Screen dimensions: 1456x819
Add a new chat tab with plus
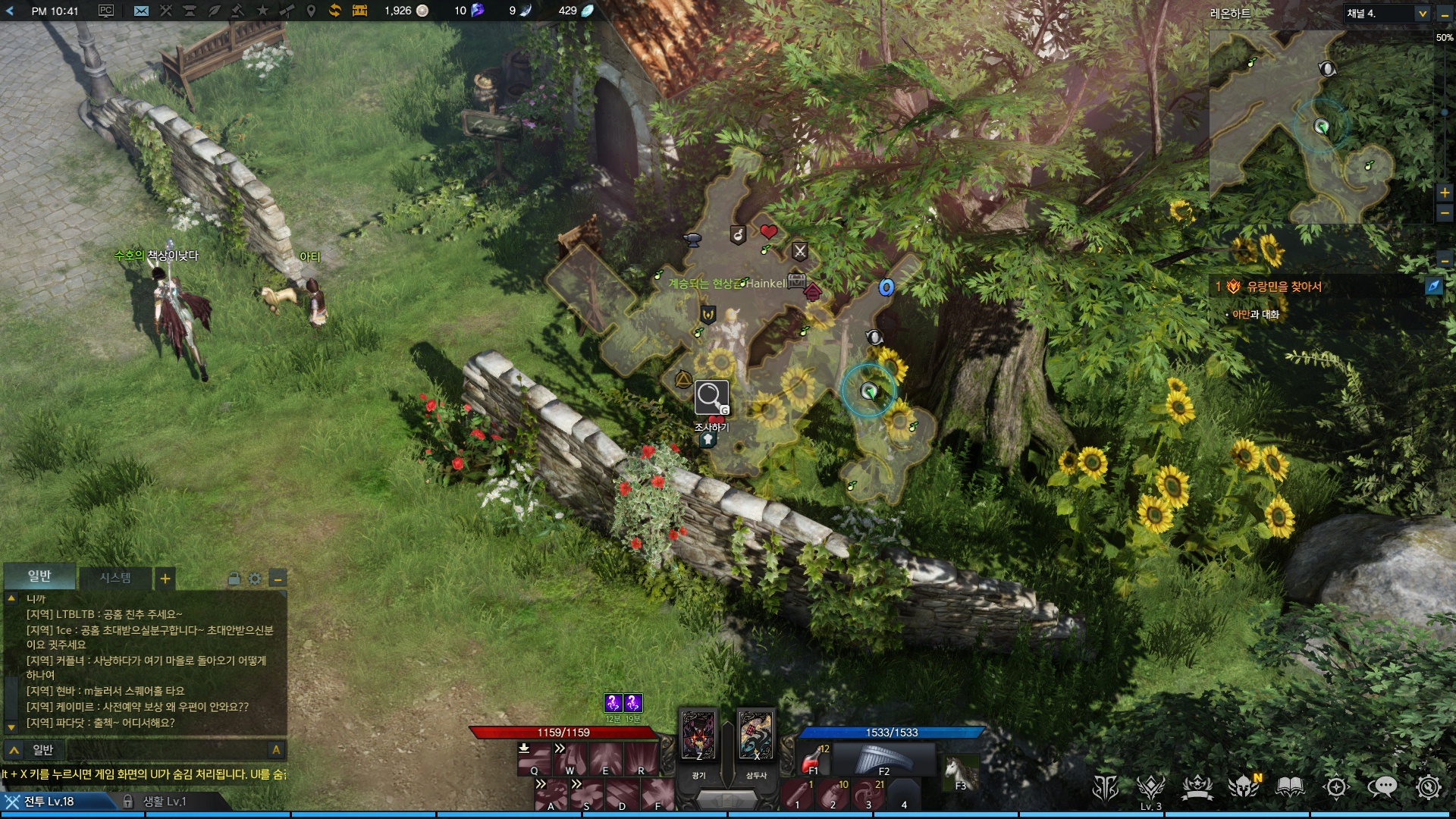tap(165, 579)
